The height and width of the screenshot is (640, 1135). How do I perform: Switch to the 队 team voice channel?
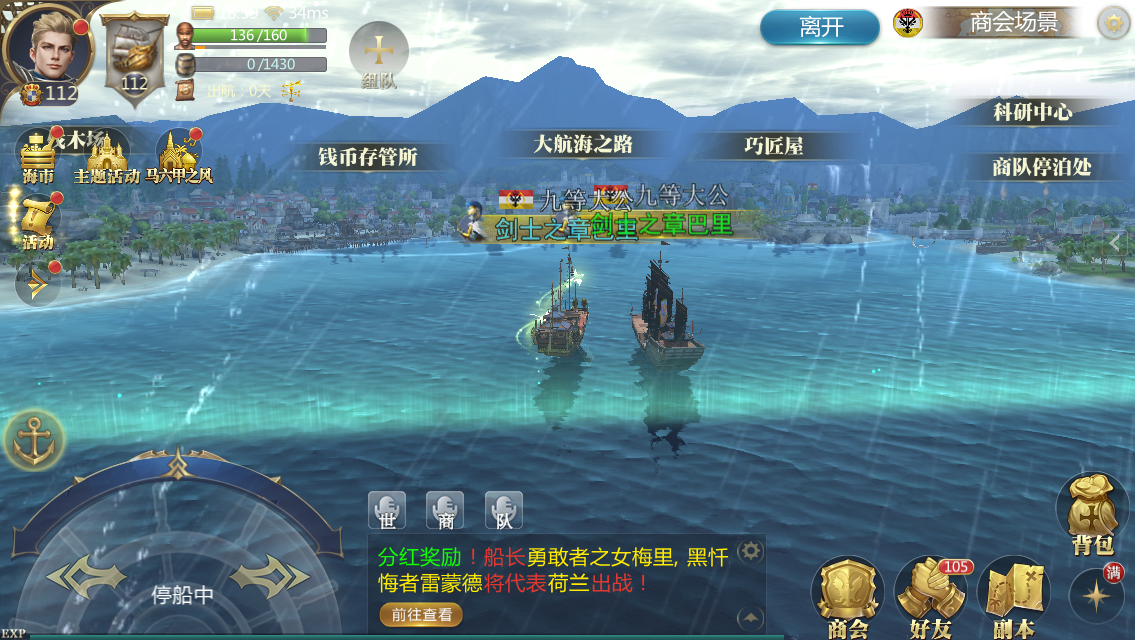click(x=504, y=510)
